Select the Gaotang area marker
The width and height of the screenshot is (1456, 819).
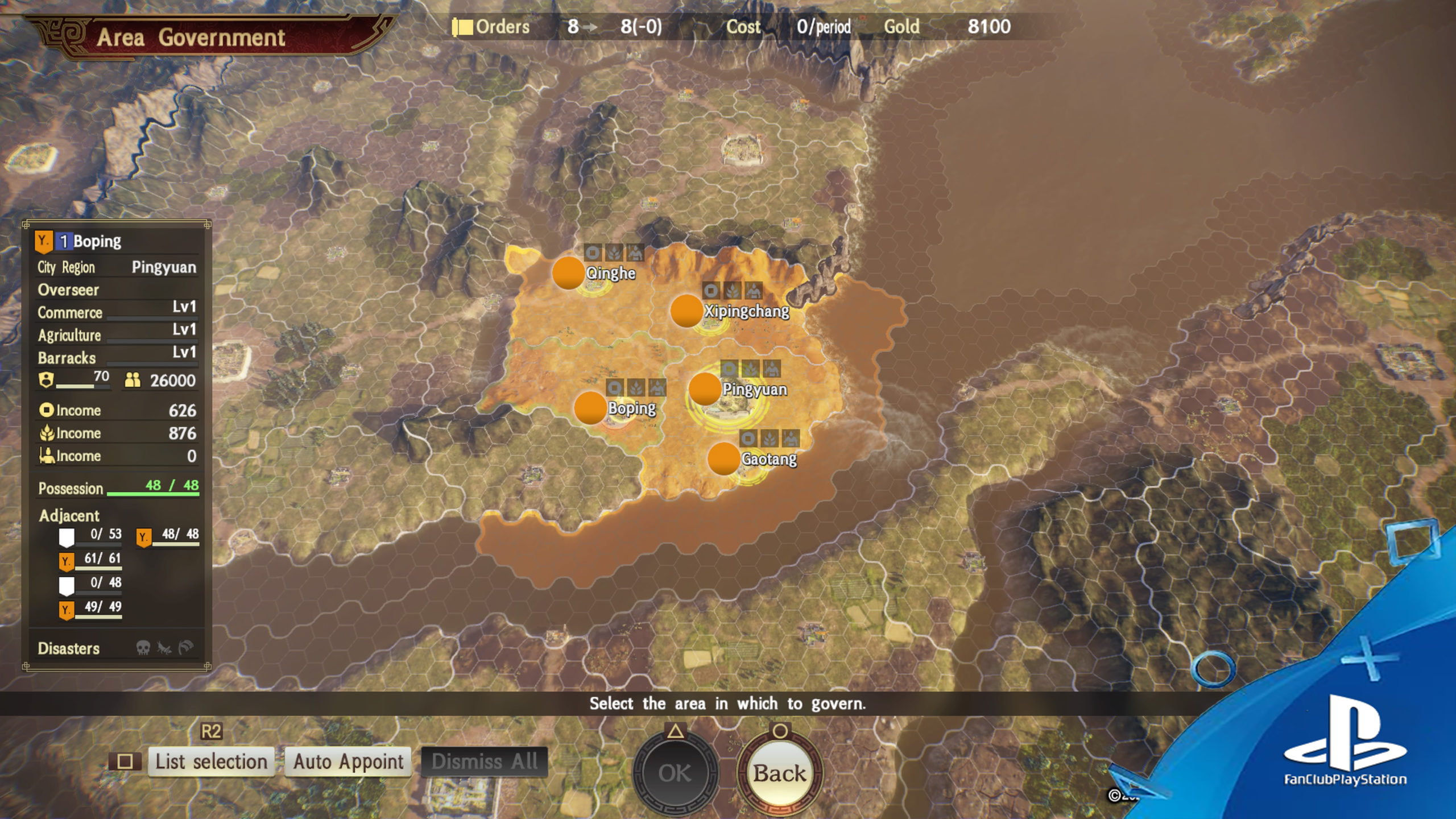tap(723, 458)
